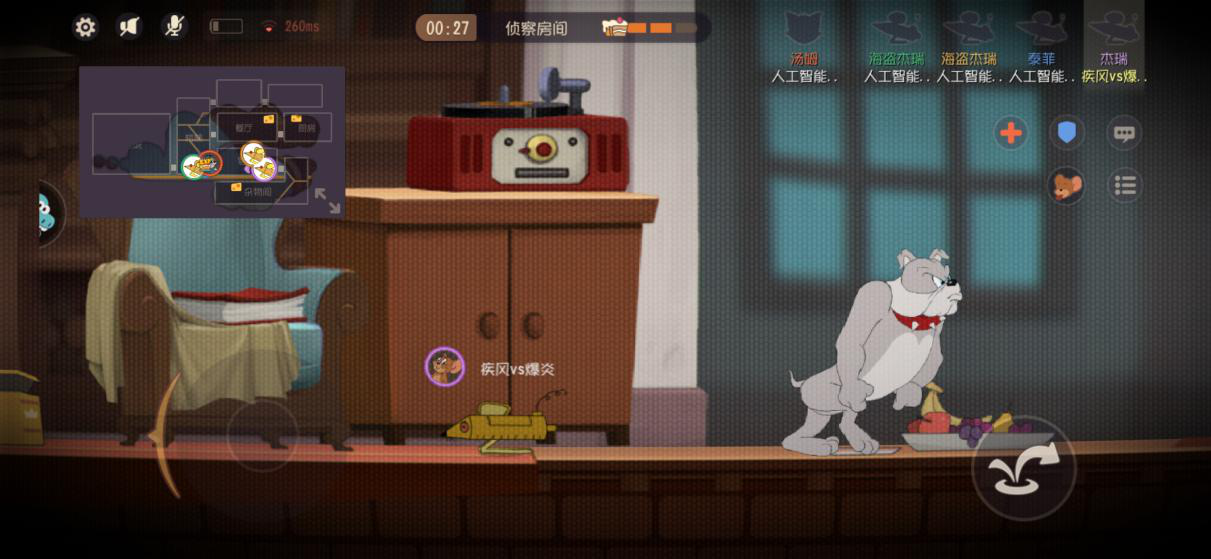1211x559 pixels.
Task: Tap the orange plus button
Action: coord(1011,133)
